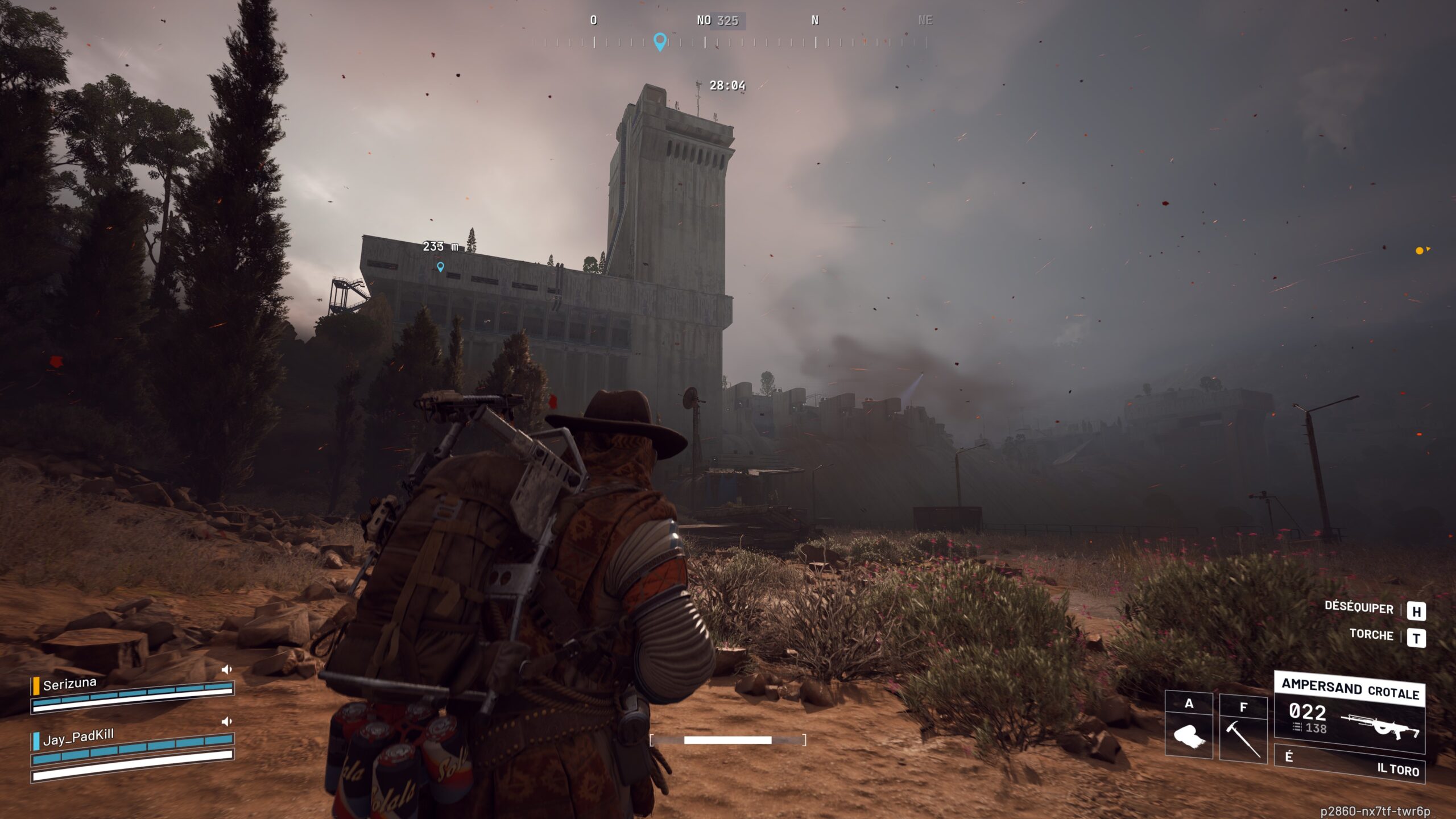Click the blue waypoint marker on the compass
Viewport: 1456px width, 819px height.
pos(659,41)
